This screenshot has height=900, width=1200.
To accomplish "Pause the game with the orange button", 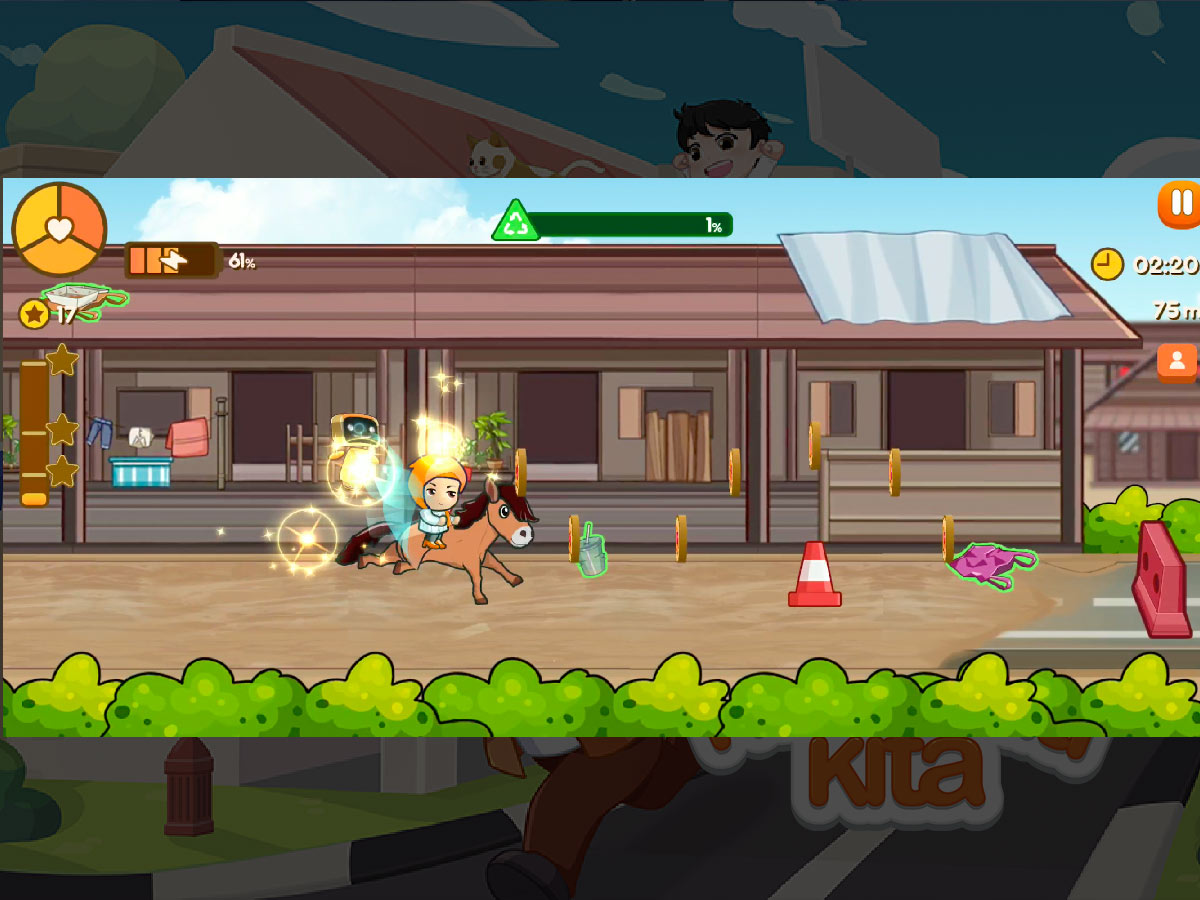I will (x=1180, y=204).
